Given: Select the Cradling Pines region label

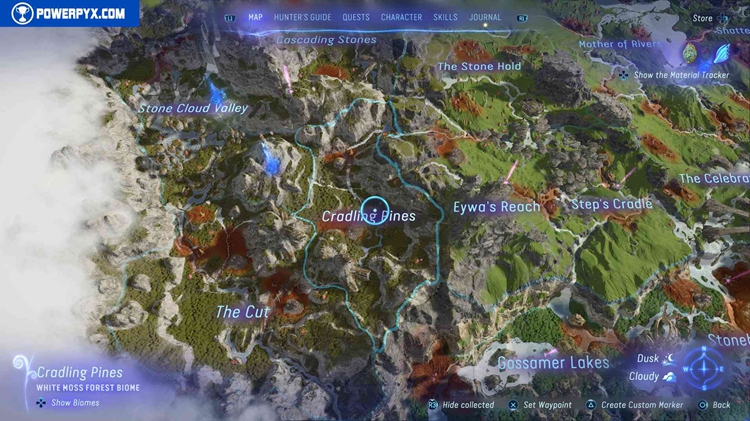Looking at the screenshot, I should click(368, 215).
